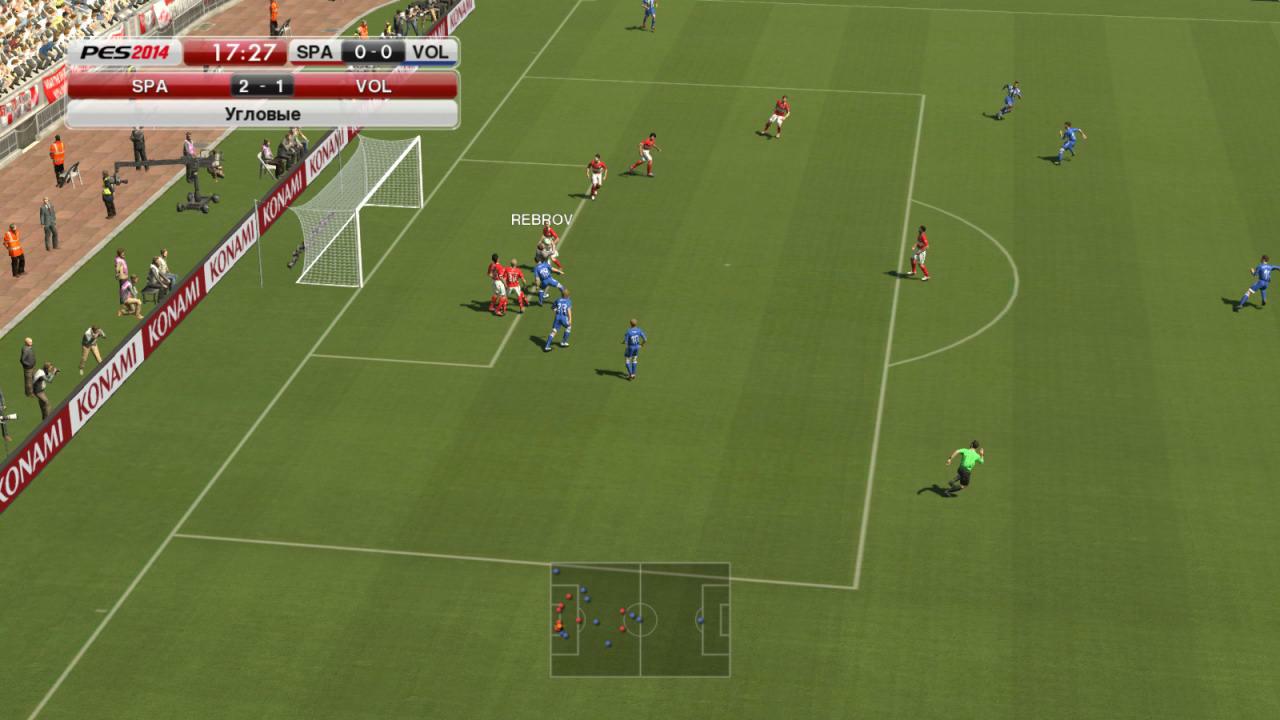Image resolution: width=1280 pixels, height=720 pixels.
Task: Select the REBROV player name tag
Action: pyautogui.click(x=541, y=220)
